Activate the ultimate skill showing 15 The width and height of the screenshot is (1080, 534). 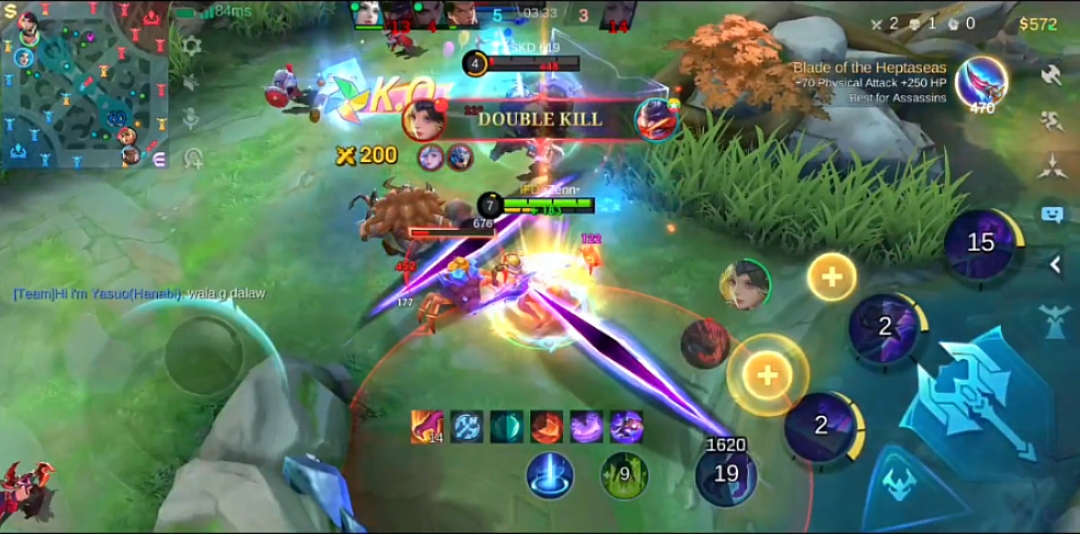[982, 243]
